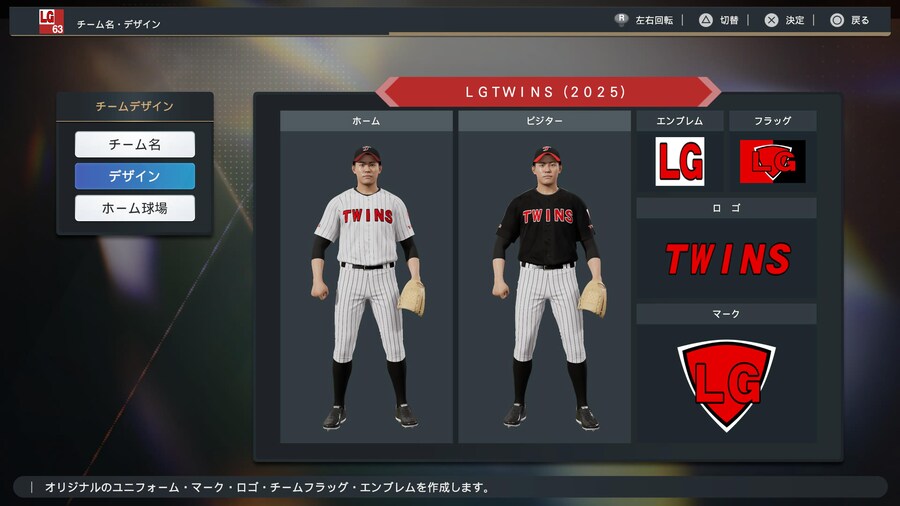Select the home uniform preview panel
Screen dimensions: 900x506
click(366, 285)
